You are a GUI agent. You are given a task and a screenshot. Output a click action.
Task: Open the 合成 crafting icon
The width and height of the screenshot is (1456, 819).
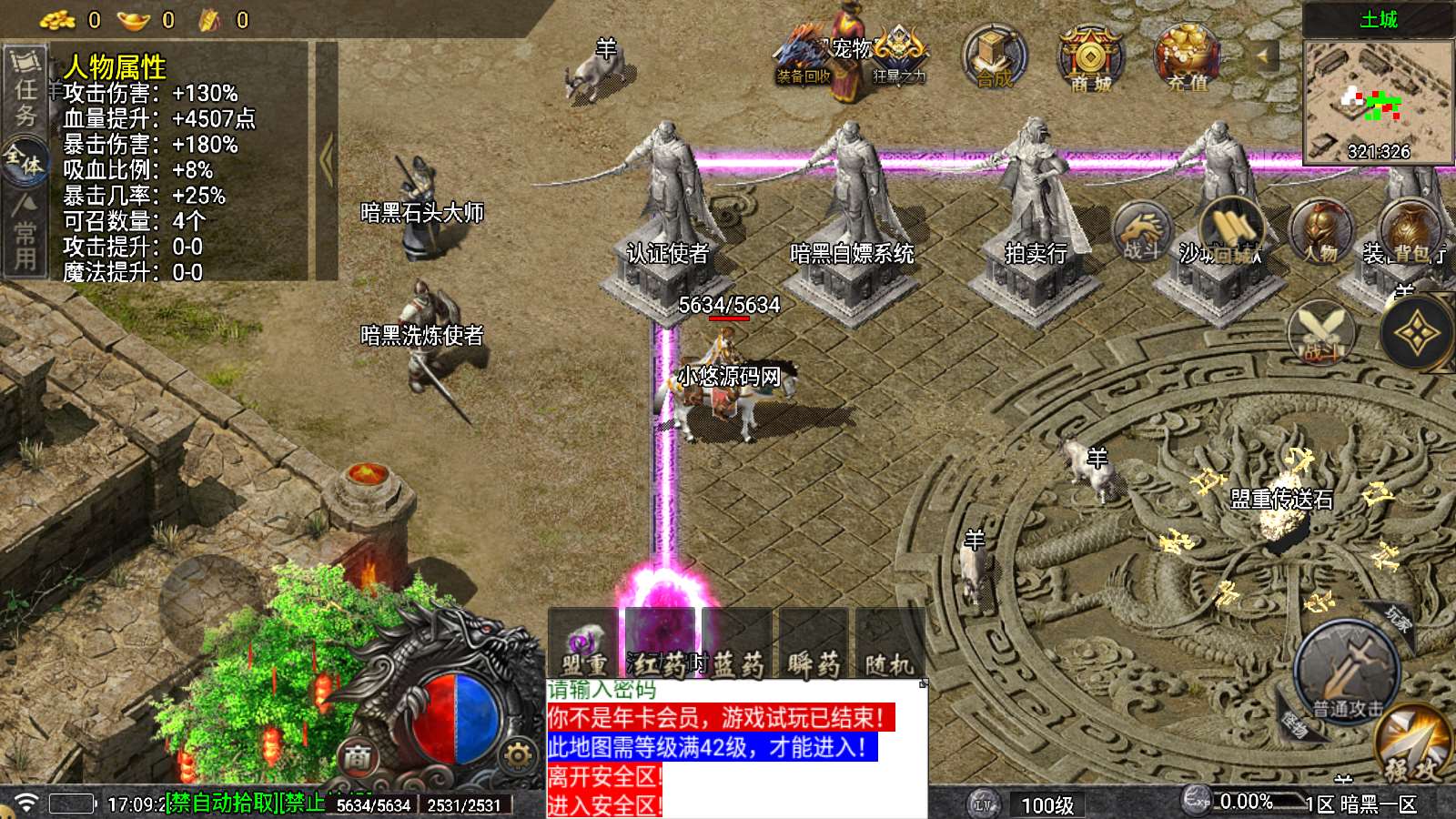[995, 57]
